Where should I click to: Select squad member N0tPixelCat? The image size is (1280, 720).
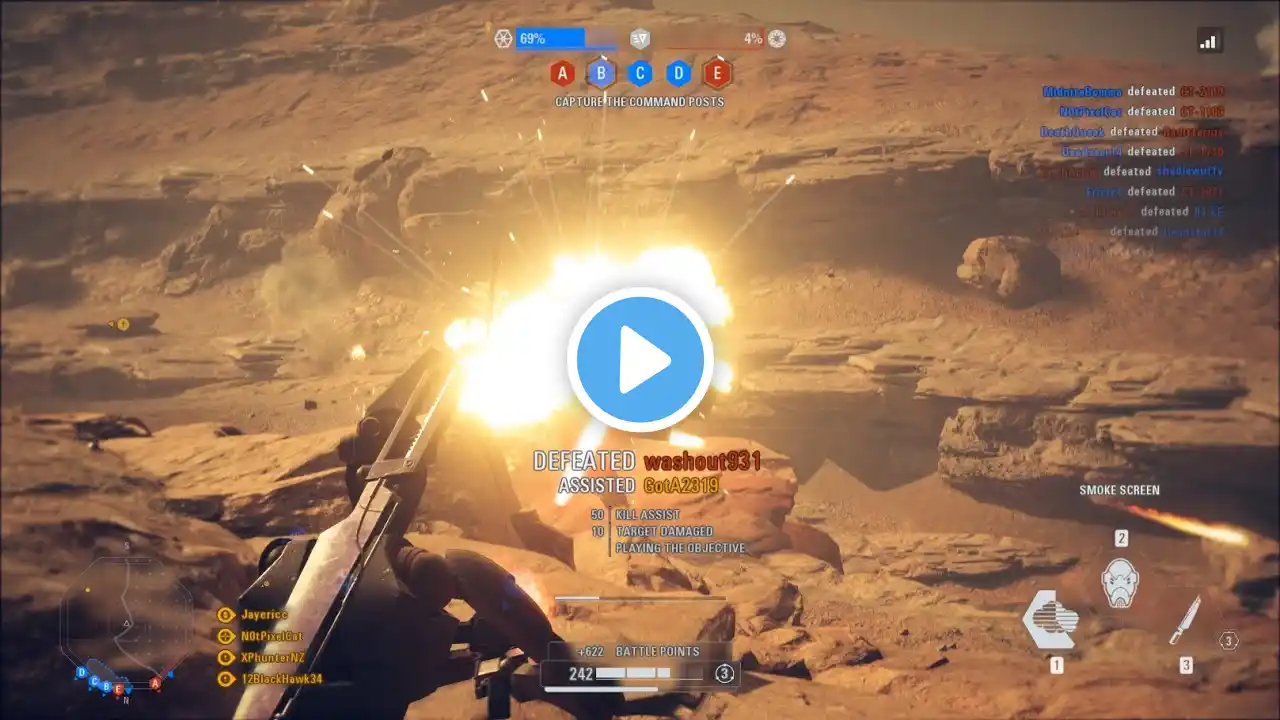point(271,636)
